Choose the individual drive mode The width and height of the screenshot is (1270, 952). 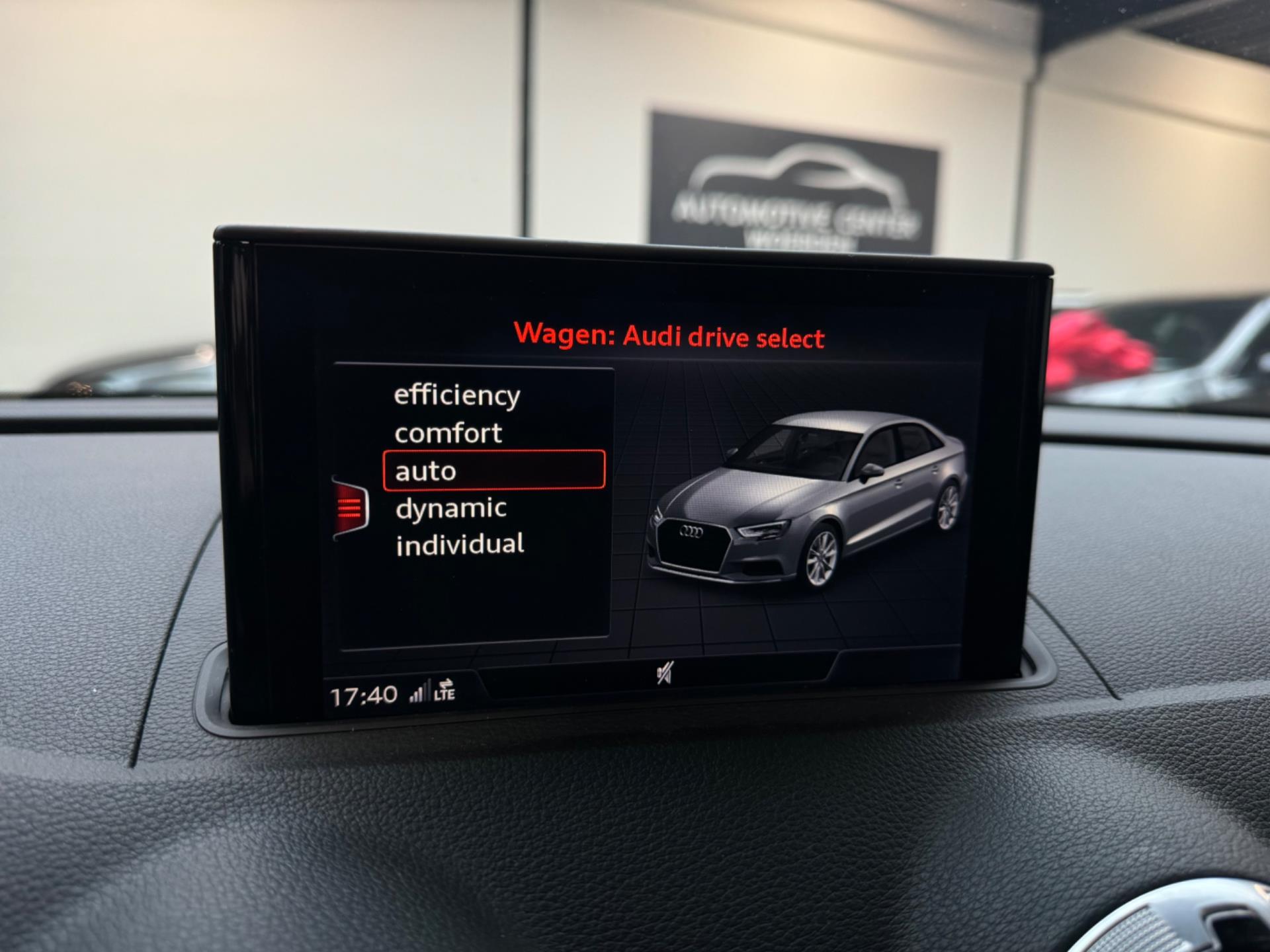(460, 545)
